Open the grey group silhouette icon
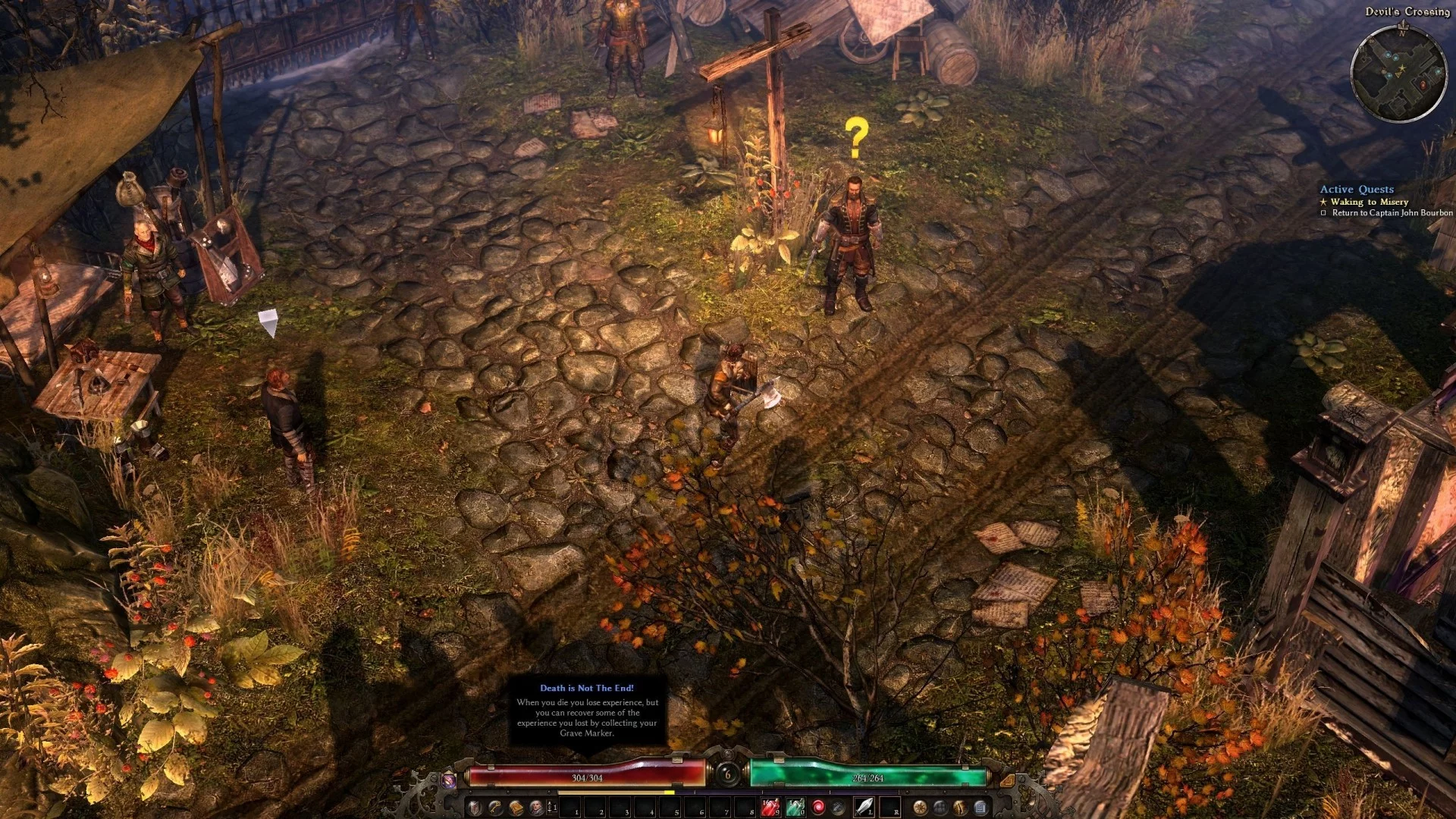Viewport: 1456px width, 819px height. [940, 807]
